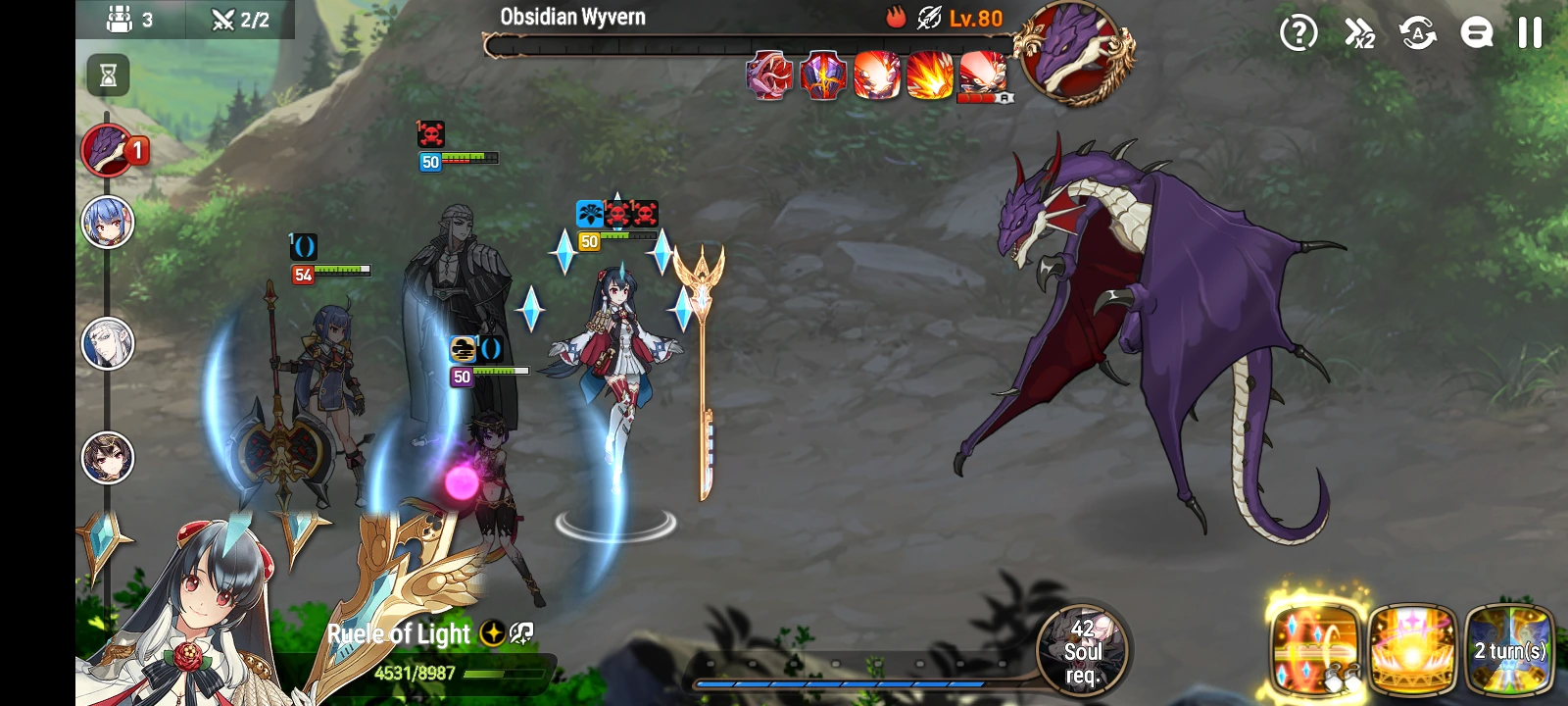Enable auto-battle mode
This screenshot has width=1568, height=706.
[x=1419, y=33]
